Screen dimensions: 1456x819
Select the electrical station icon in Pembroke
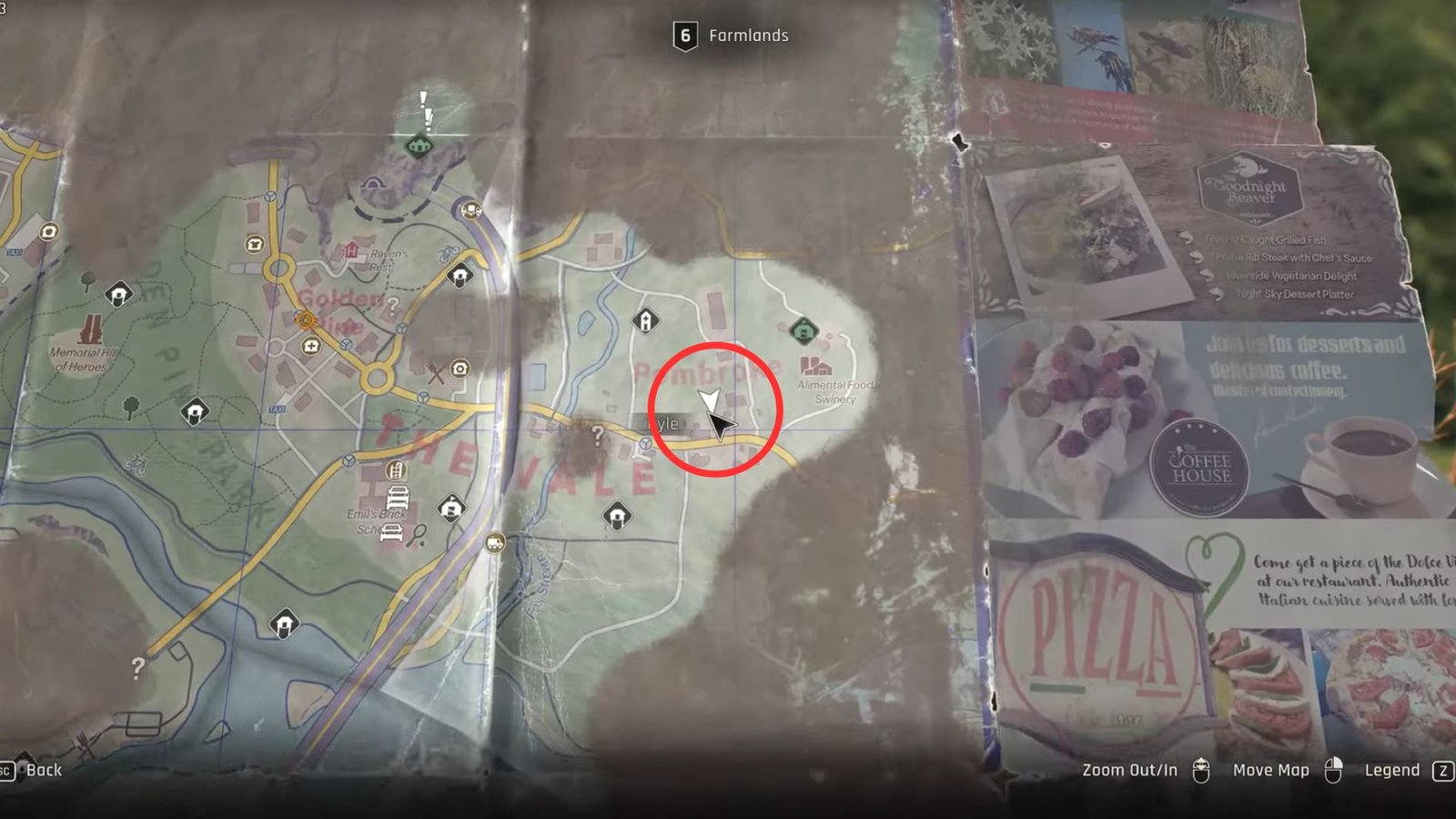click(644, 321)
